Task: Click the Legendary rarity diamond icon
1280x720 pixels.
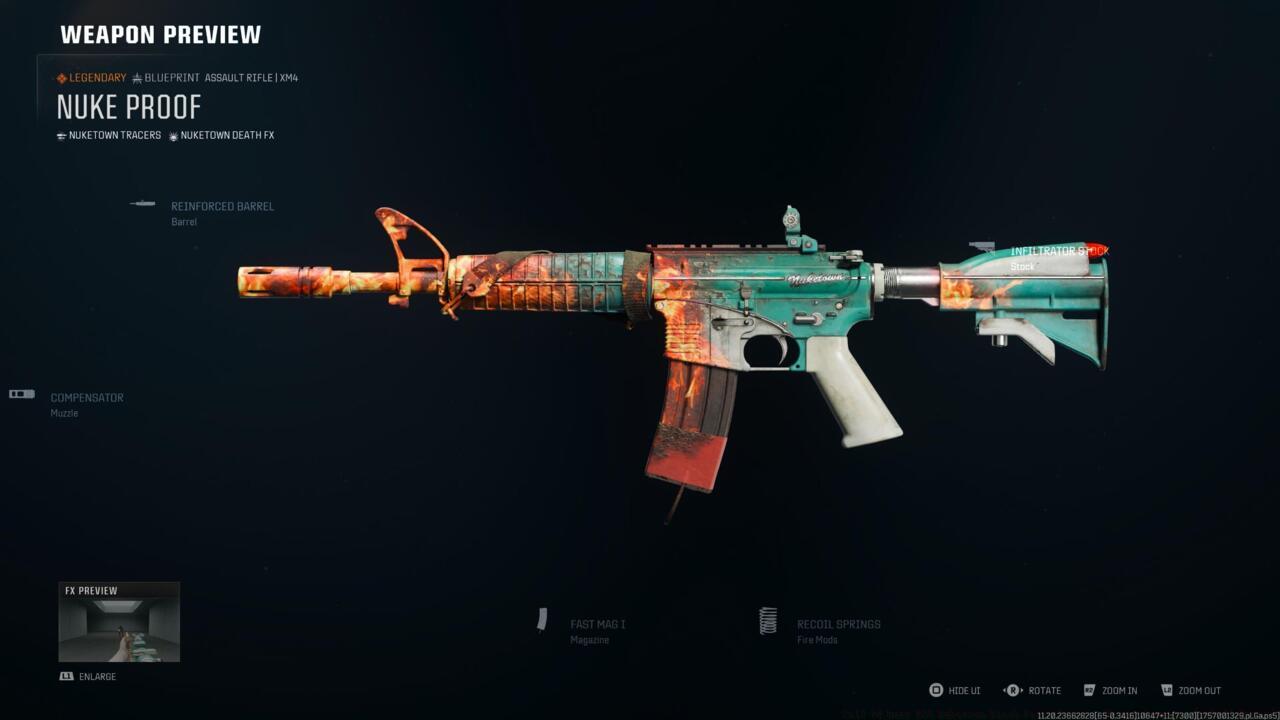Action: (x=61, y=77)
